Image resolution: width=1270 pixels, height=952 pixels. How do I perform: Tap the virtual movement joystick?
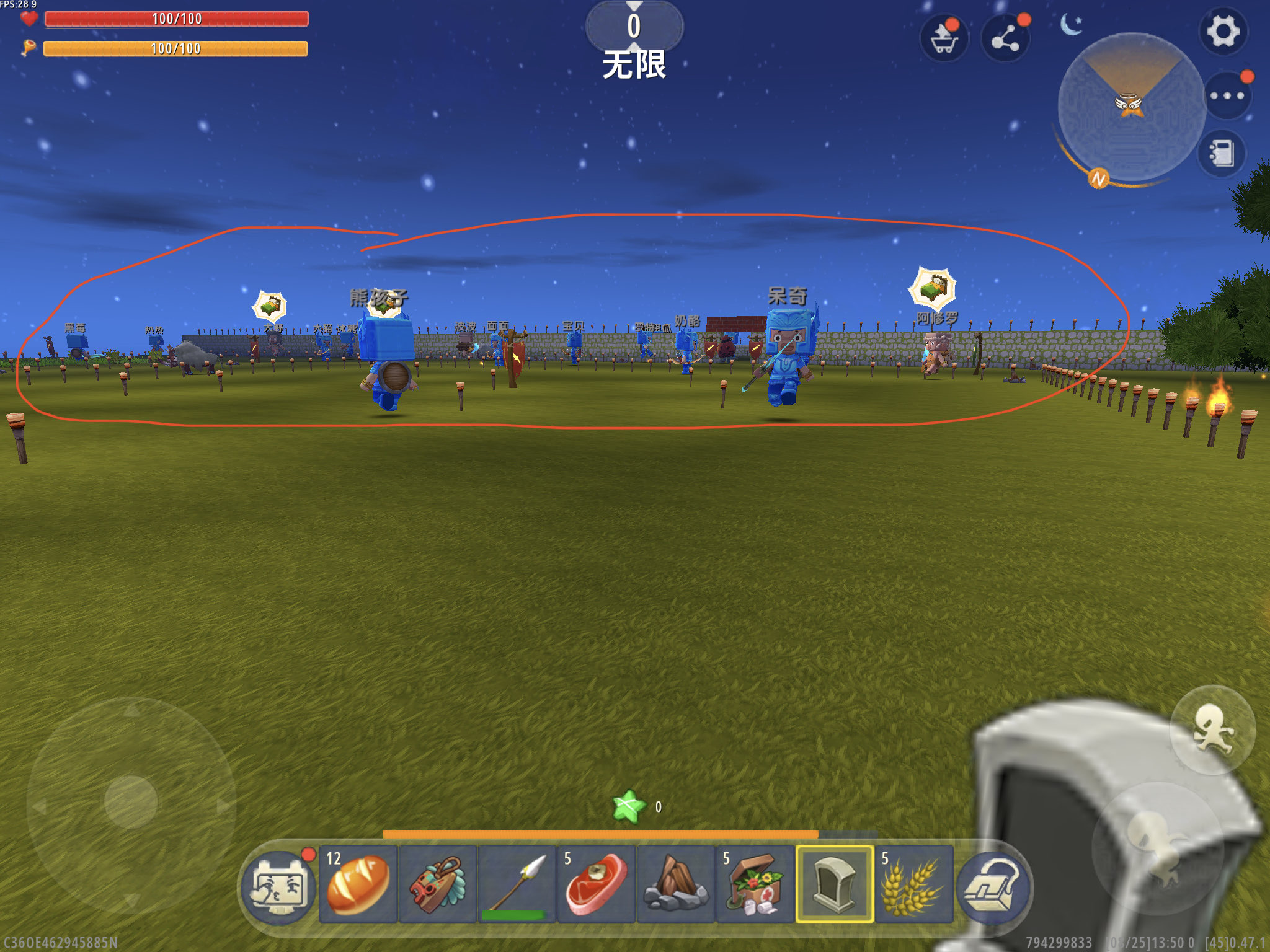click(131, 802)
